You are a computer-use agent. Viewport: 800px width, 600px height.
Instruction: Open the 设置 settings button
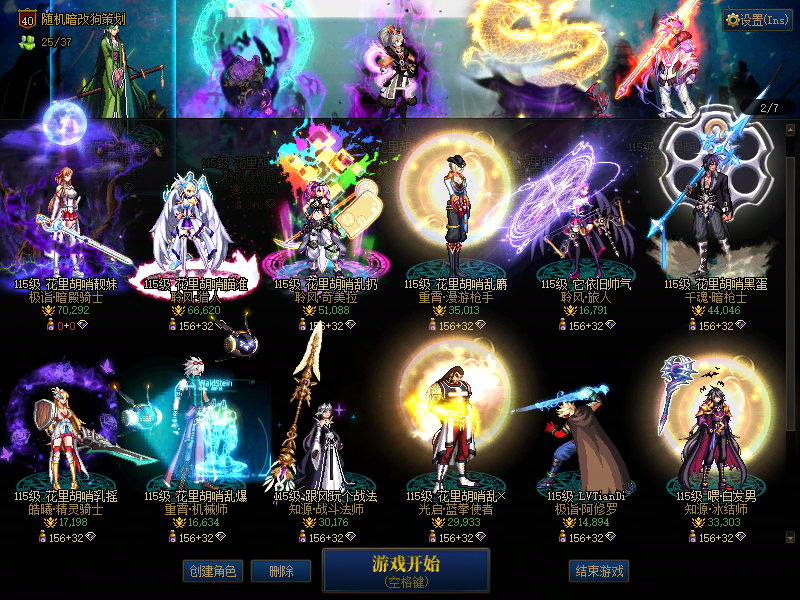click(x=758, y=20)
